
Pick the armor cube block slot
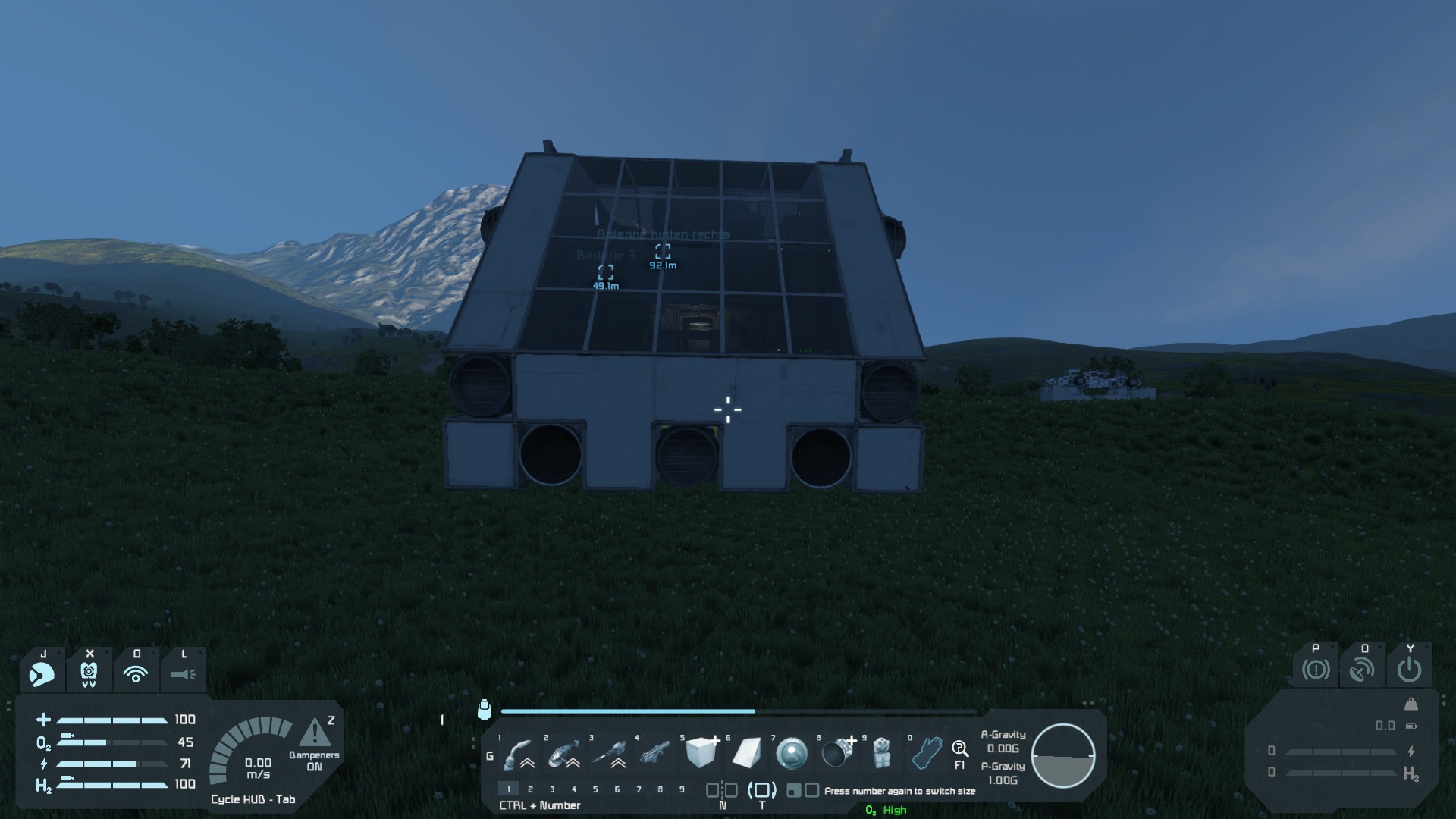700,753
